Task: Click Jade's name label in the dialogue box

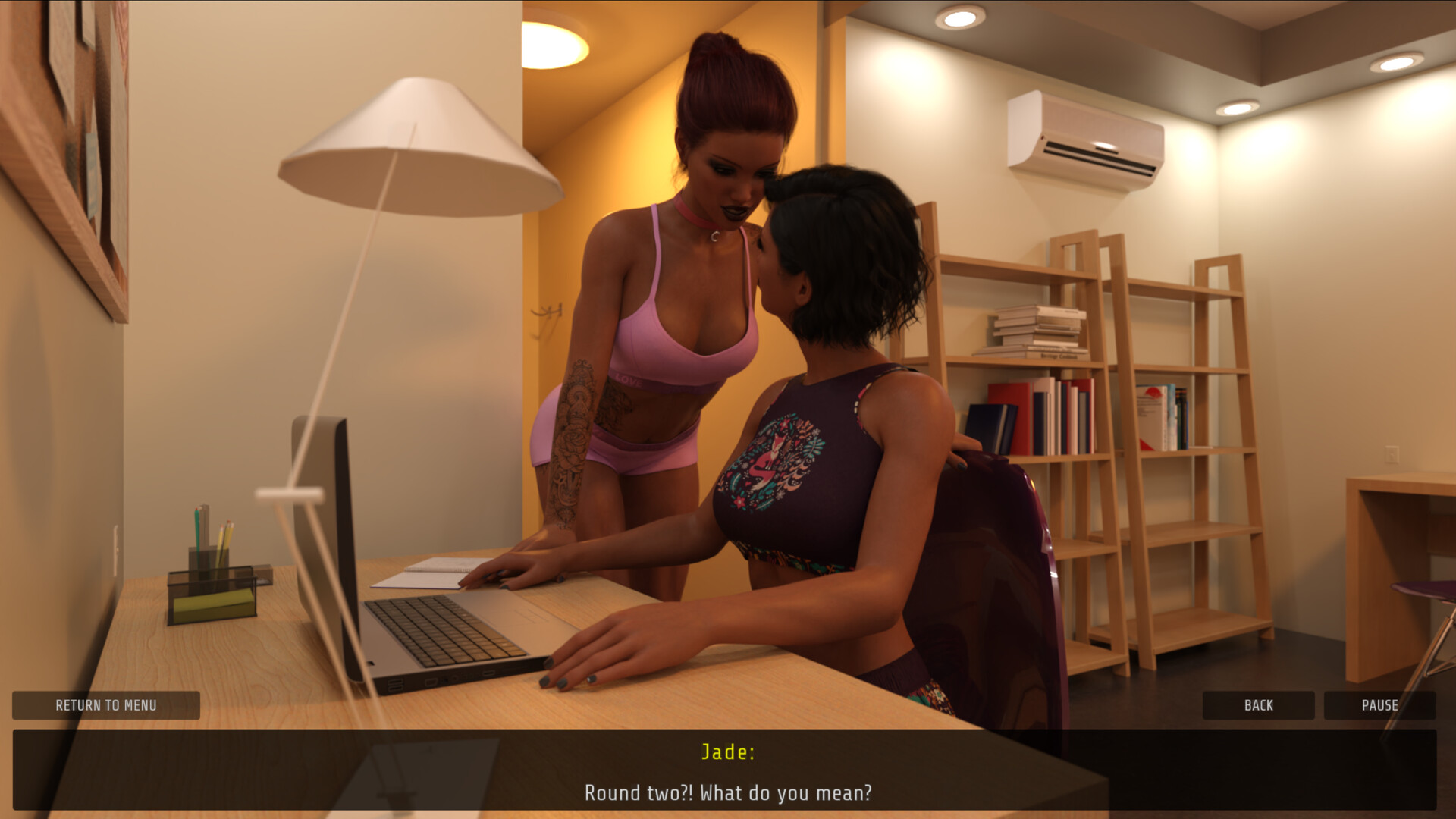Action: pos(726,753)
